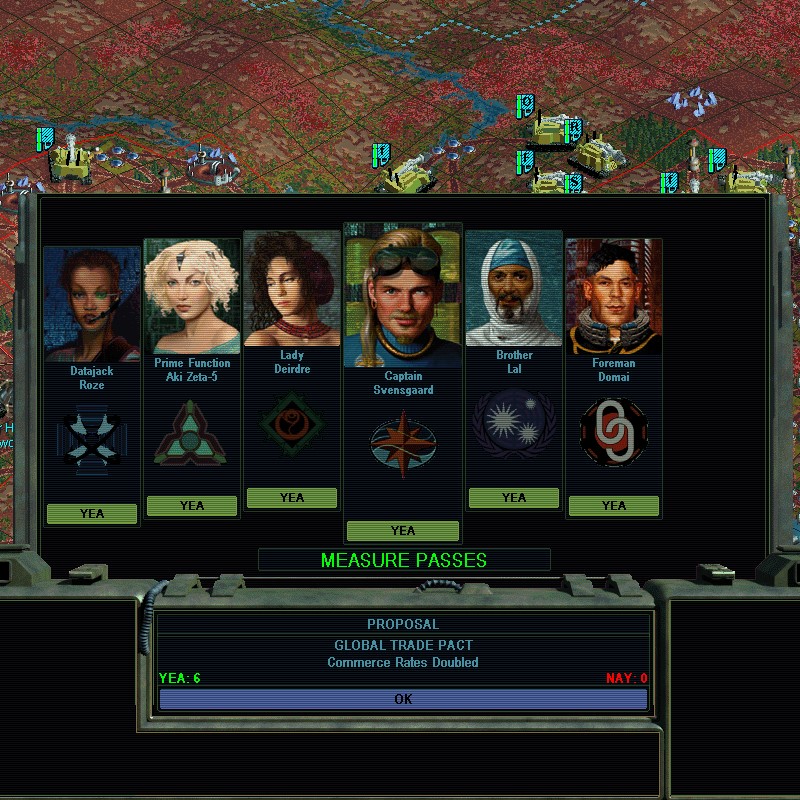Click Brother Lal's YEA vote label
Viewport: 800px width, 800px height.
click(x=514, y=497)
